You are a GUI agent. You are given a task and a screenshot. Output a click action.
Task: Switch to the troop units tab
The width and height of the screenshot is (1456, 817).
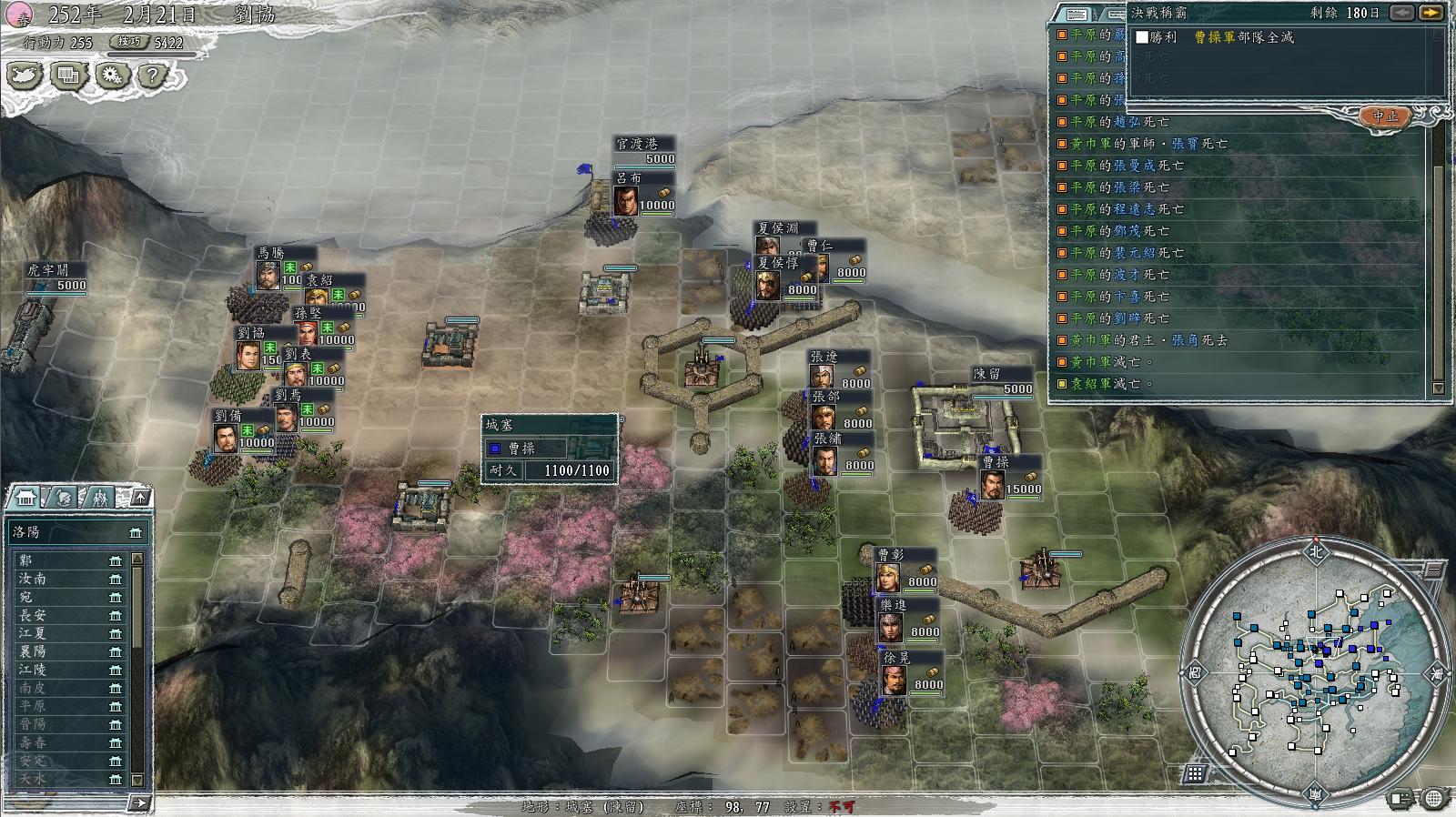click(99, 498)
